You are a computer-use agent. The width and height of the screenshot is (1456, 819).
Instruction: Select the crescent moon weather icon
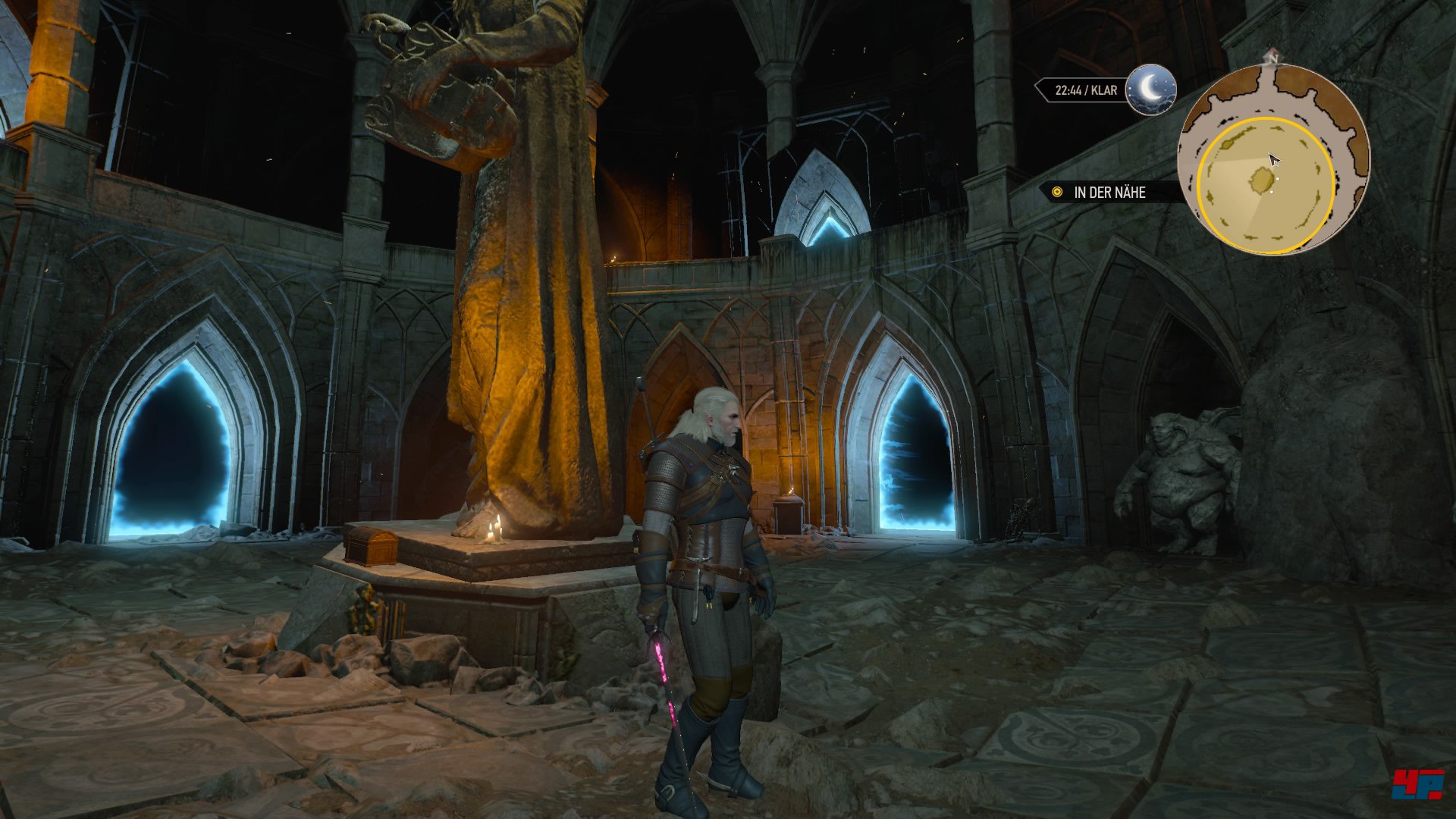point(1150,89)
